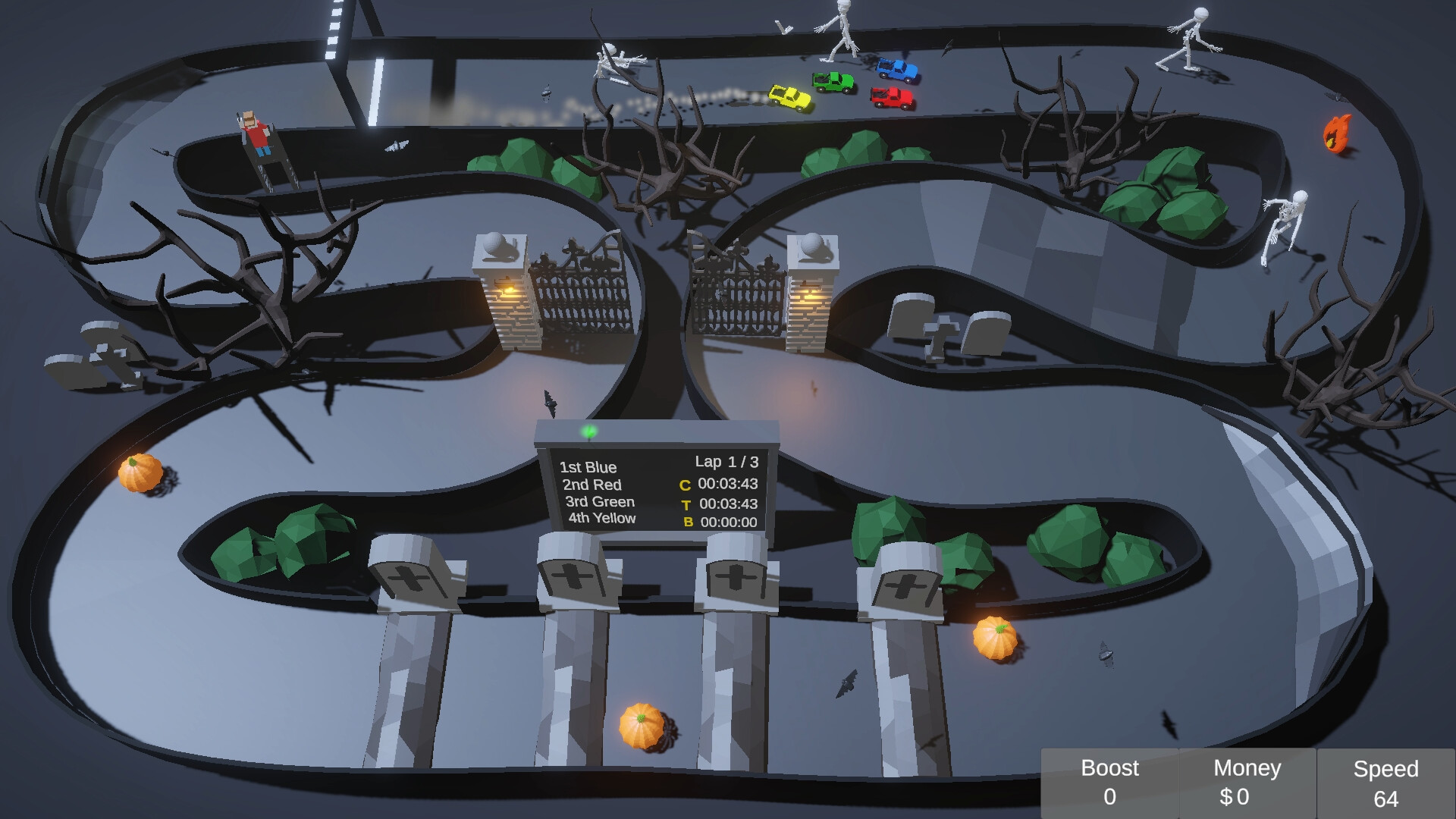Select the blue race car
Screen dimensions: 1456x819
tap(896, 69)
